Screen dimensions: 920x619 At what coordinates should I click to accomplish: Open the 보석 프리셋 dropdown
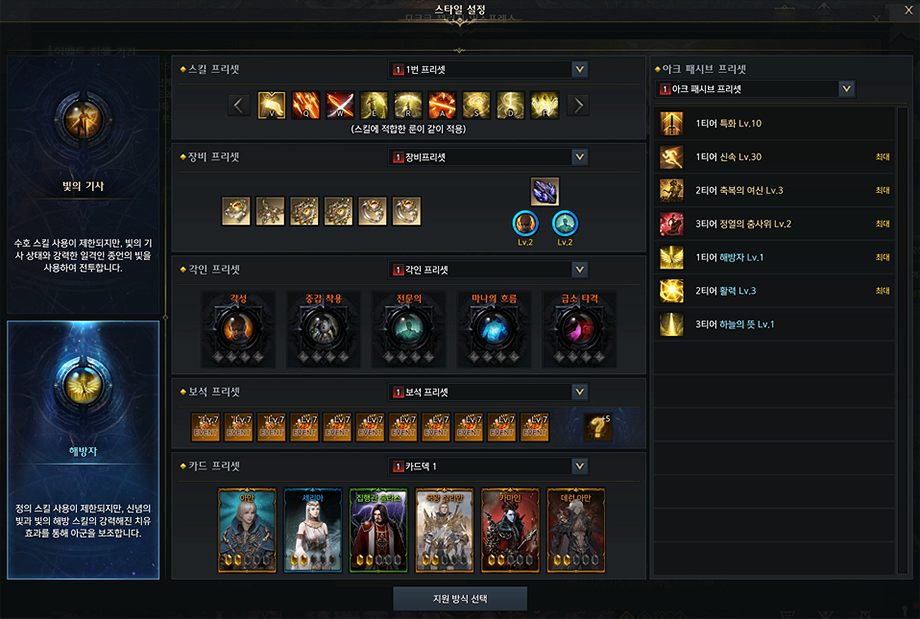click(580, 392)
